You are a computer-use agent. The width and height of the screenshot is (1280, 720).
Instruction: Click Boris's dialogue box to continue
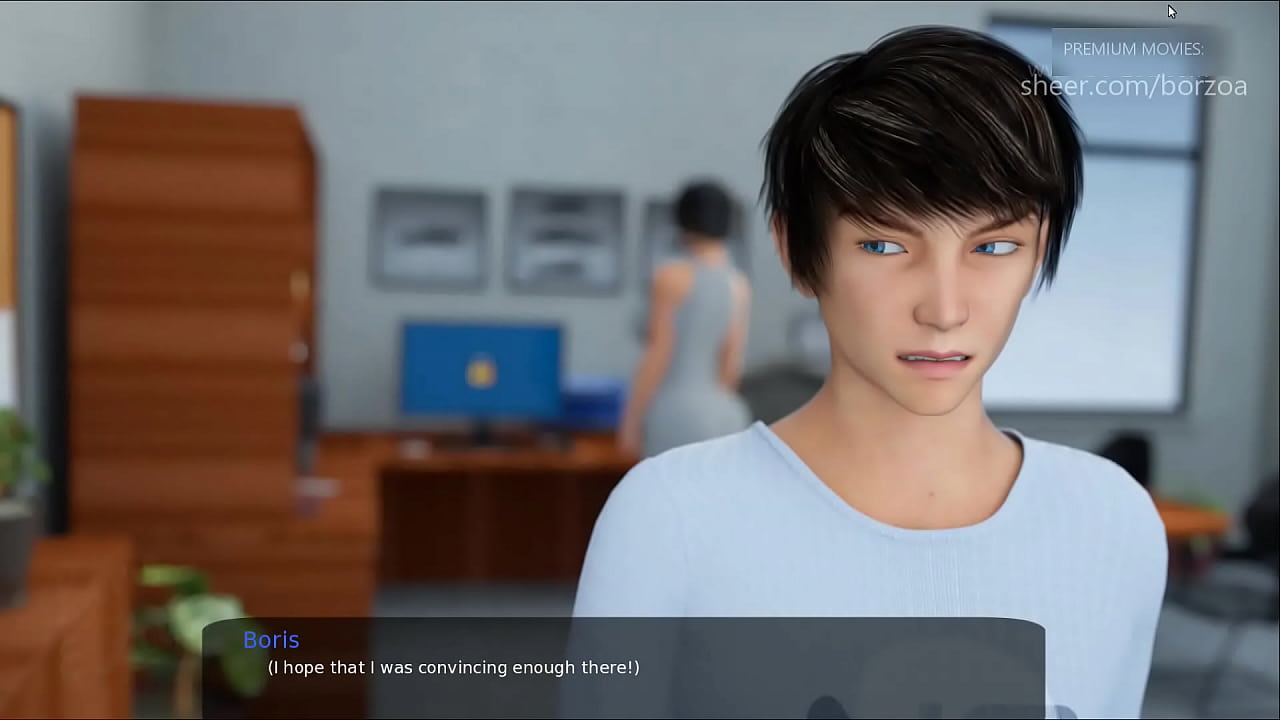click(x=623, y=668)
